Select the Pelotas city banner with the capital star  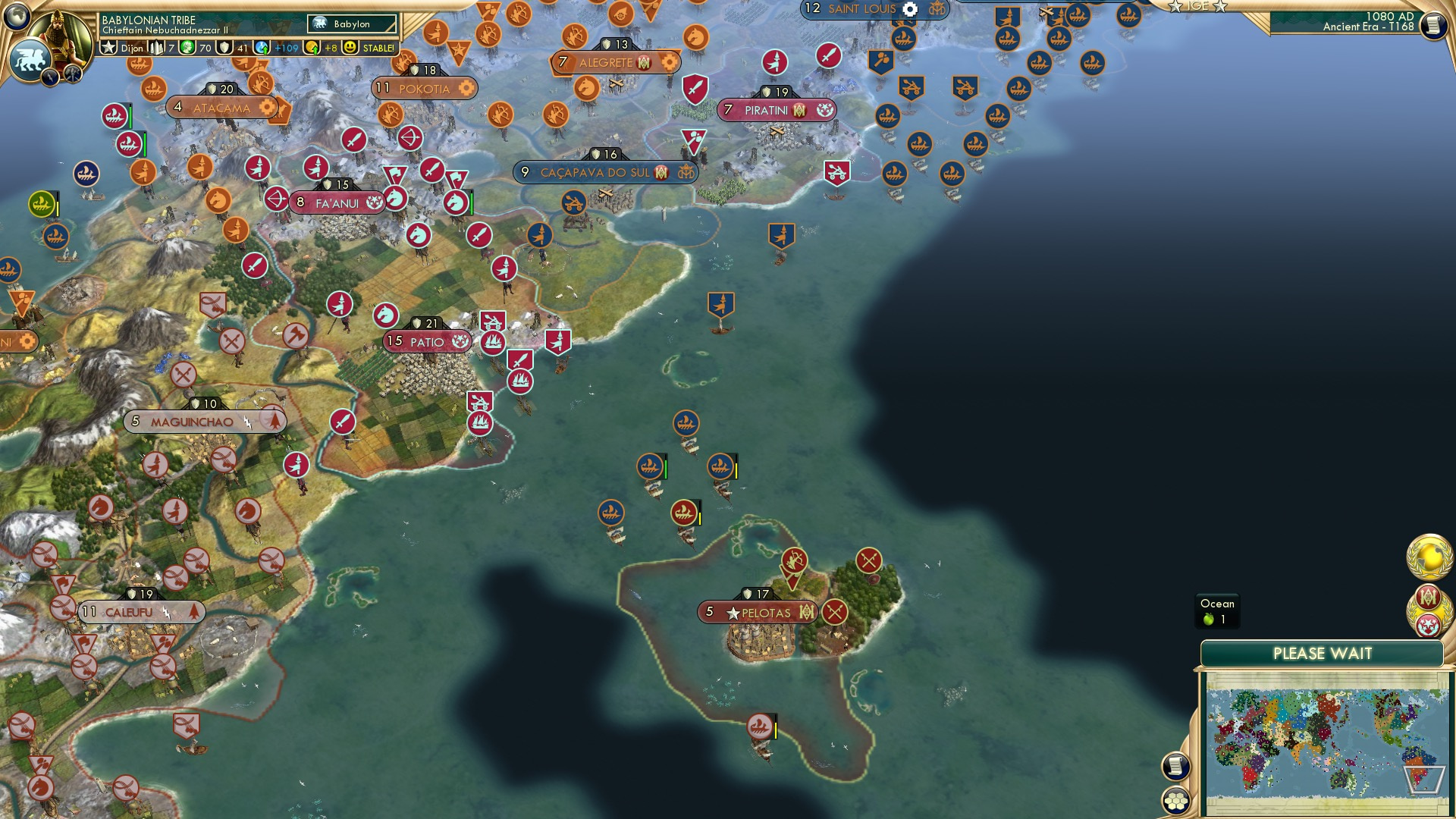coord(758,610)
